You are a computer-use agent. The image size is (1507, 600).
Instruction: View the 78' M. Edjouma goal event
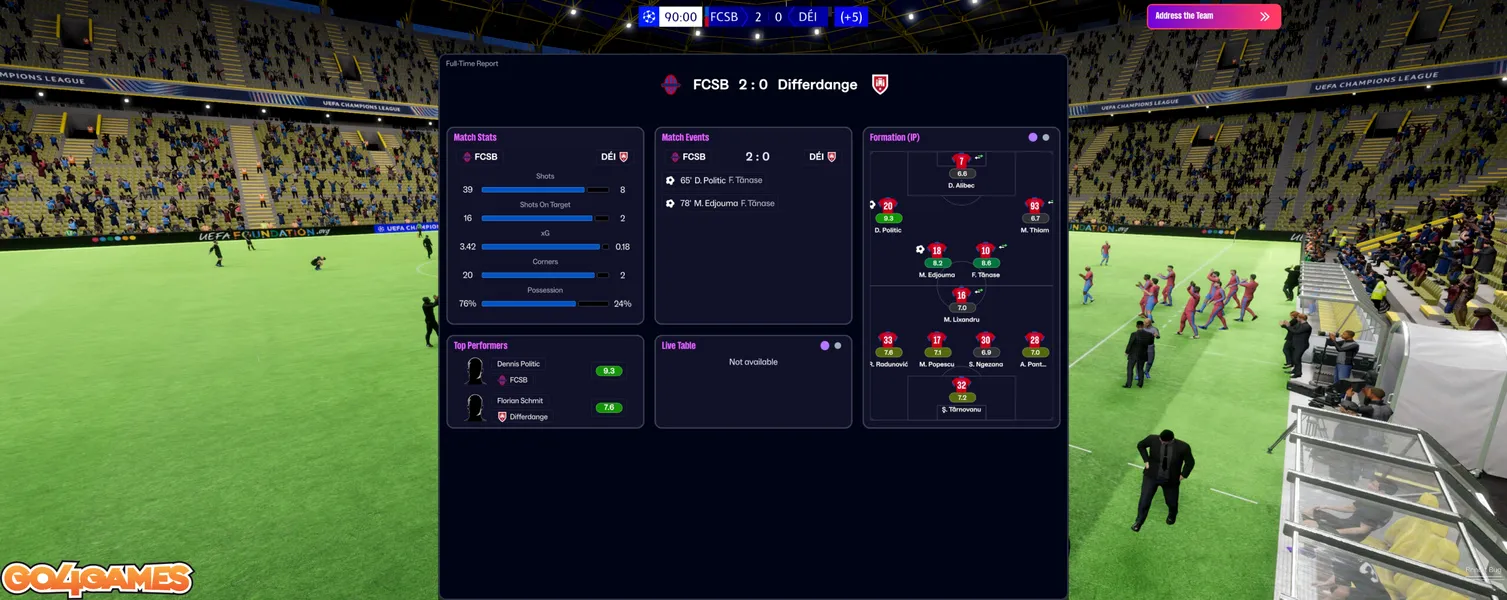tap(720, 203)
